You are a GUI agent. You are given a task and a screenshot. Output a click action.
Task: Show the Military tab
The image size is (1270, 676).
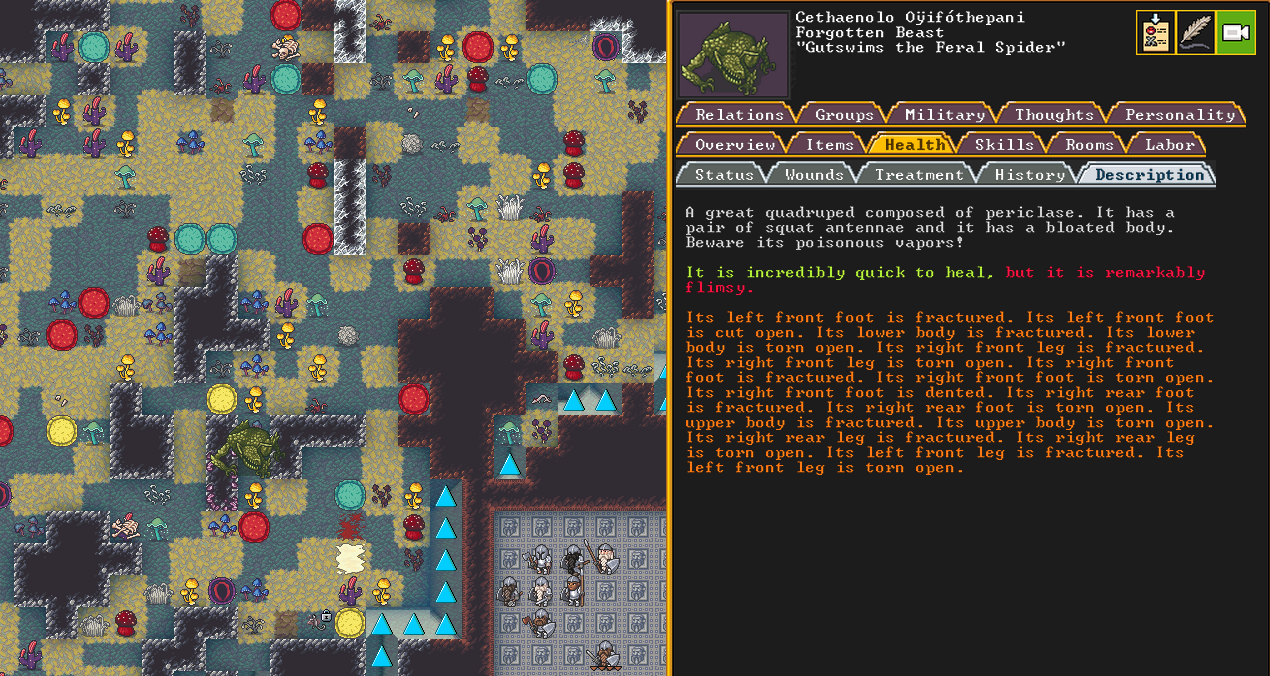(x=944, y=115)
